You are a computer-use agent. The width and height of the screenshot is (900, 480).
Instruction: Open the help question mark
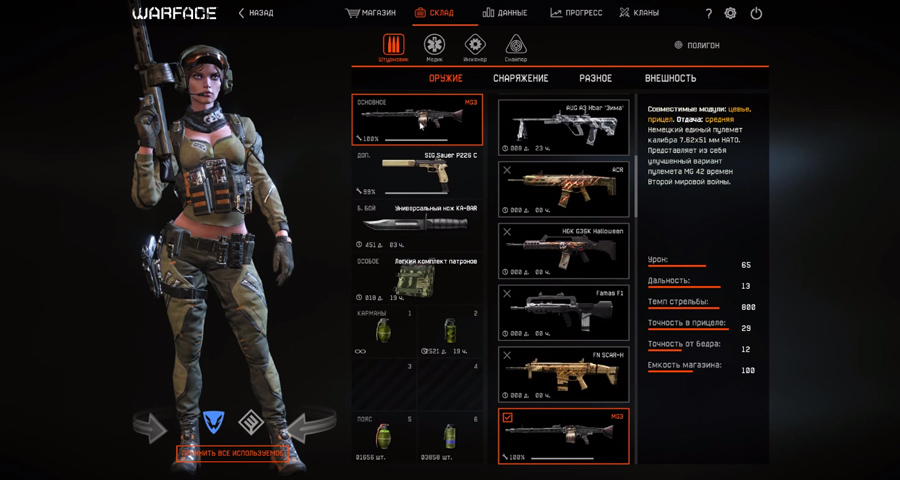click(x=709, y=14)
